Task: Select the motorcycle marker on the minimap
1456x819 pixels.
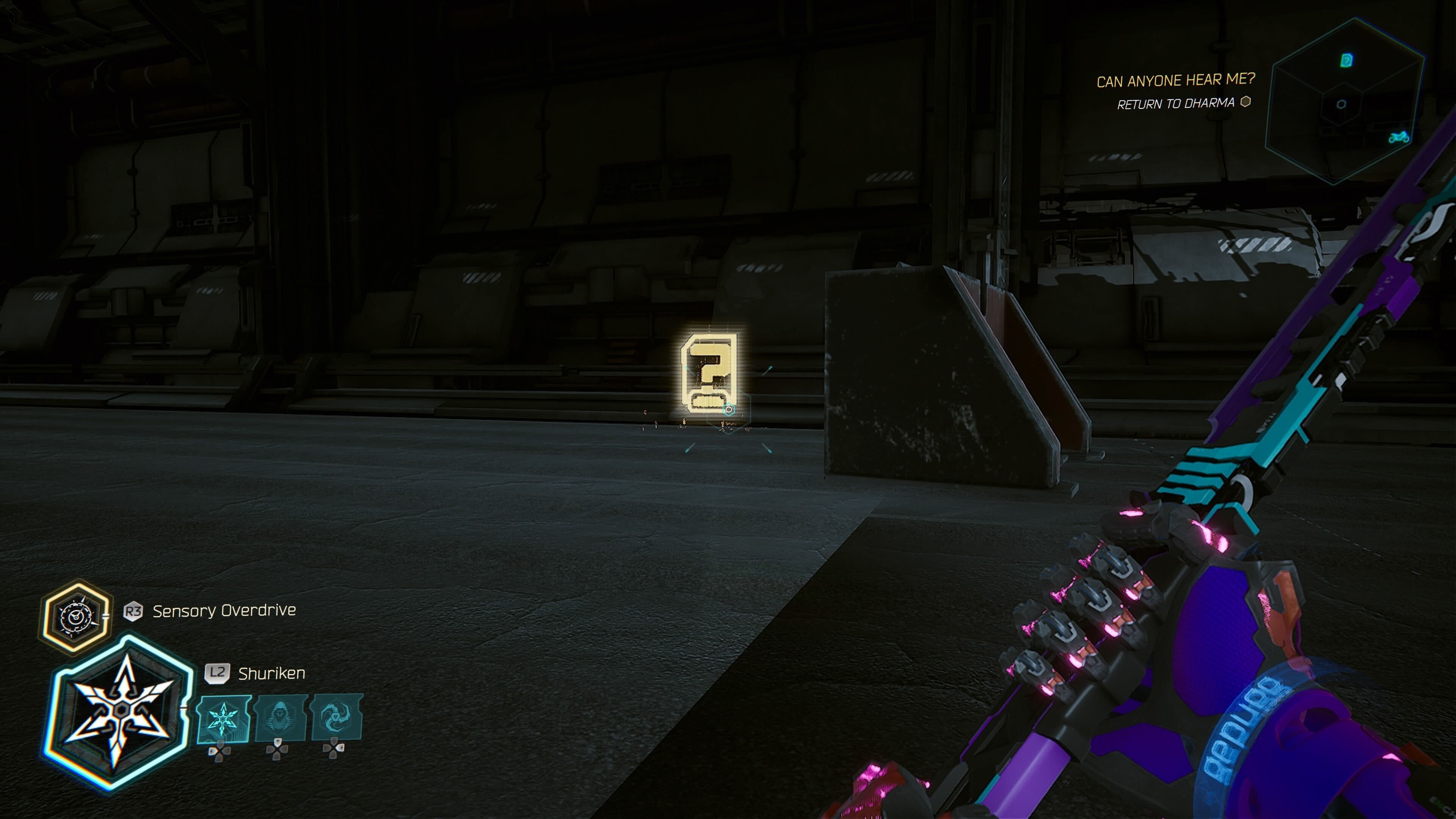Action: point(1399,137)
